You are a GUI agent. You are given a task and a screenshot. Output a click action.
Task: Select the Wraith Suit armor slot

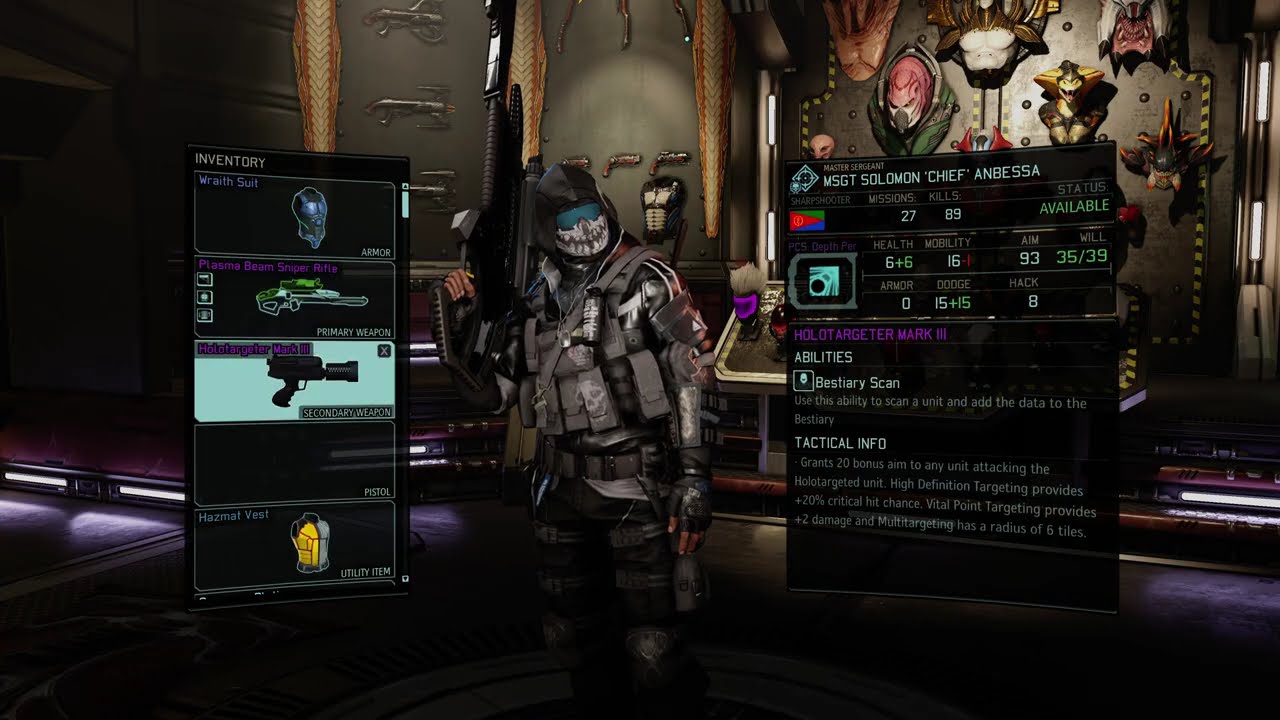coord(295,214)
